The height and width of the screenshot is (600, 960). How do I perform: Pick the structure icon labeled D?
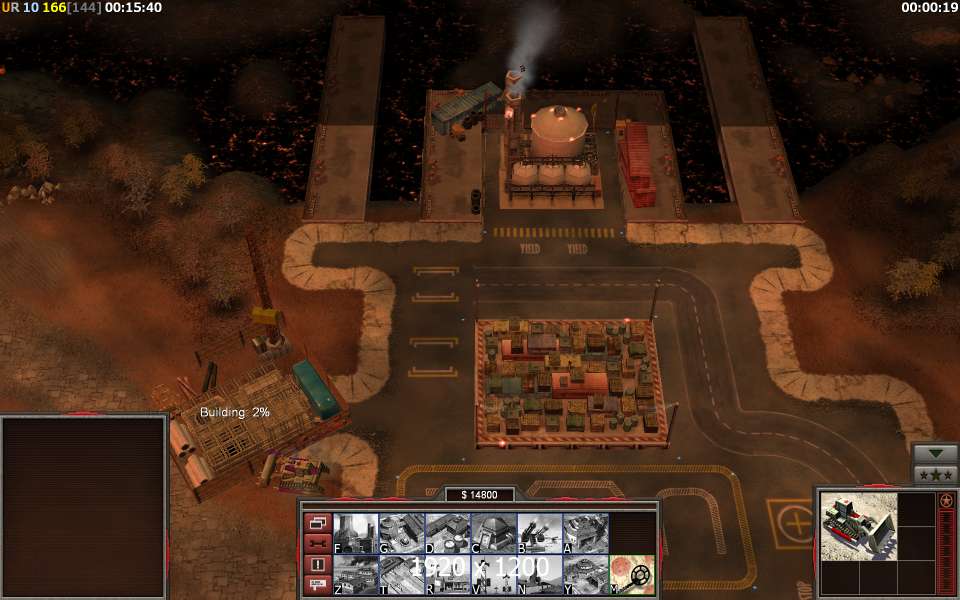447,533
